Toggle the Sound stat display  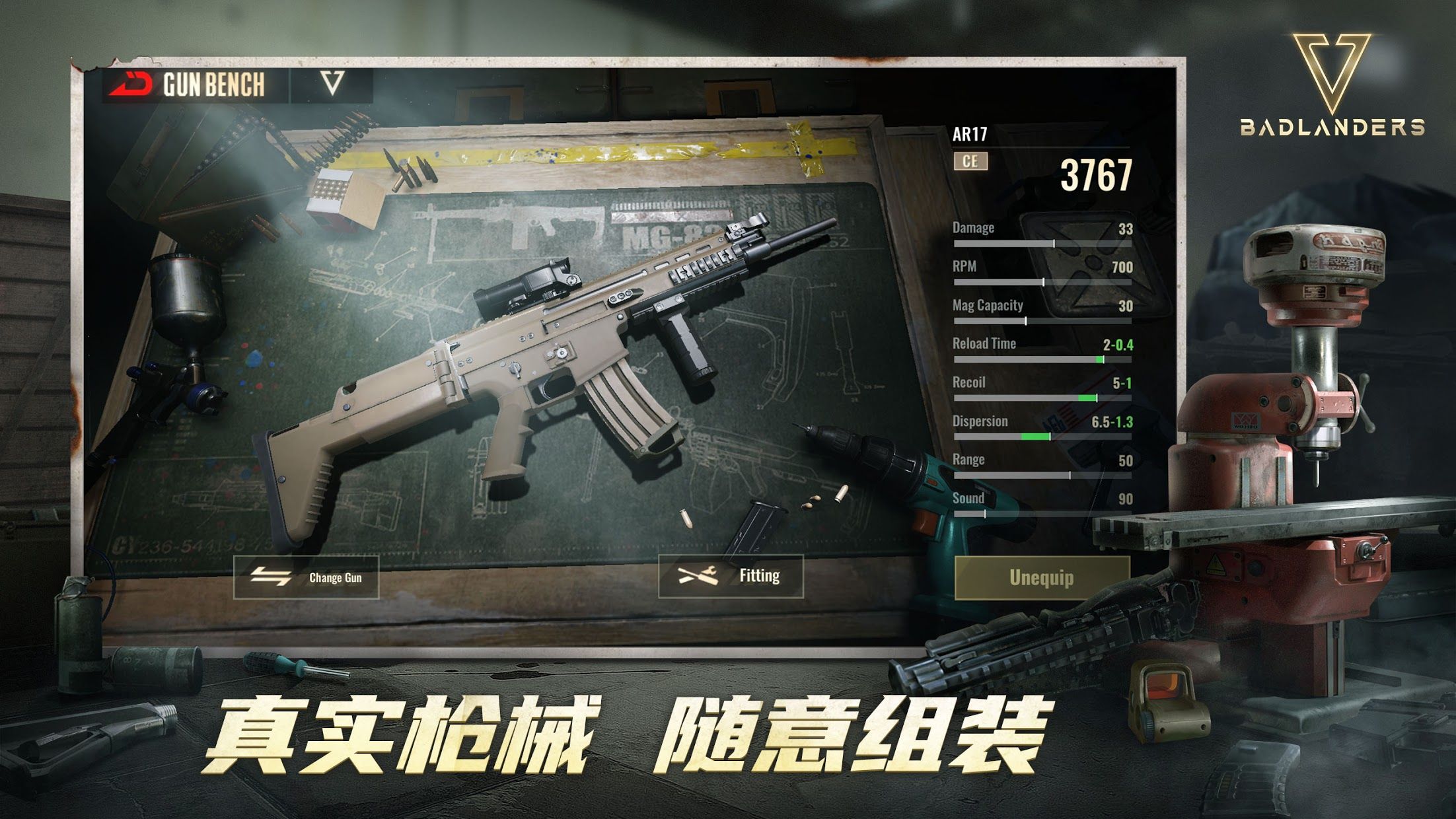tap(1044, 505)
